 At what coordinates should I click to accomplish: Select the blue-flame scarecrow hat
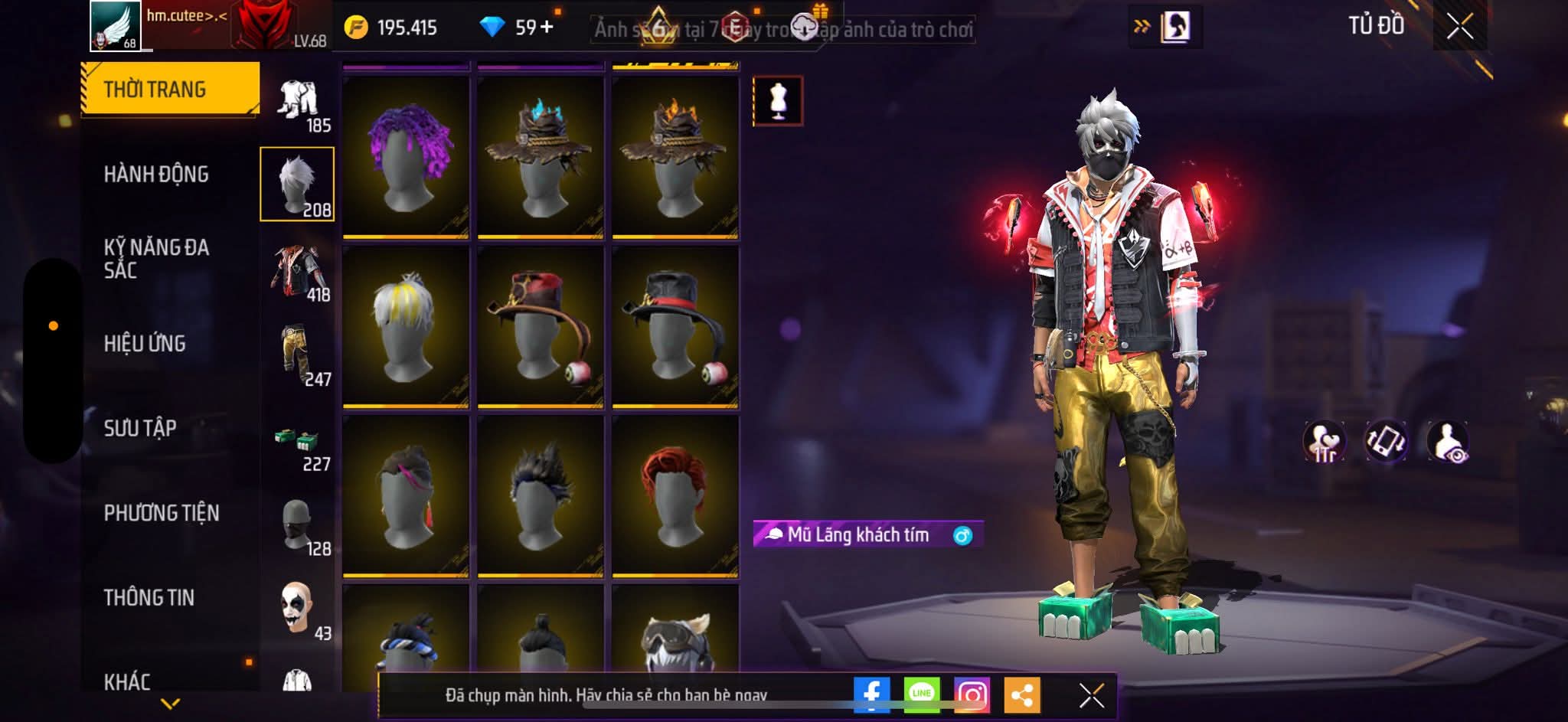click(541, 157)
